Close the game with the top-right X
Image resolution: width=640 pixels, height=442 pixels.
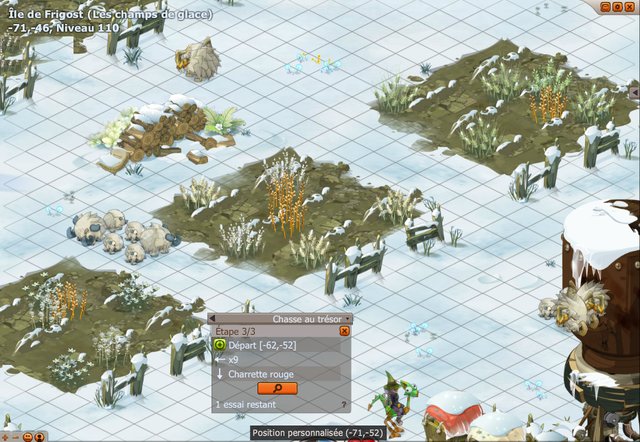click(631, 6)
